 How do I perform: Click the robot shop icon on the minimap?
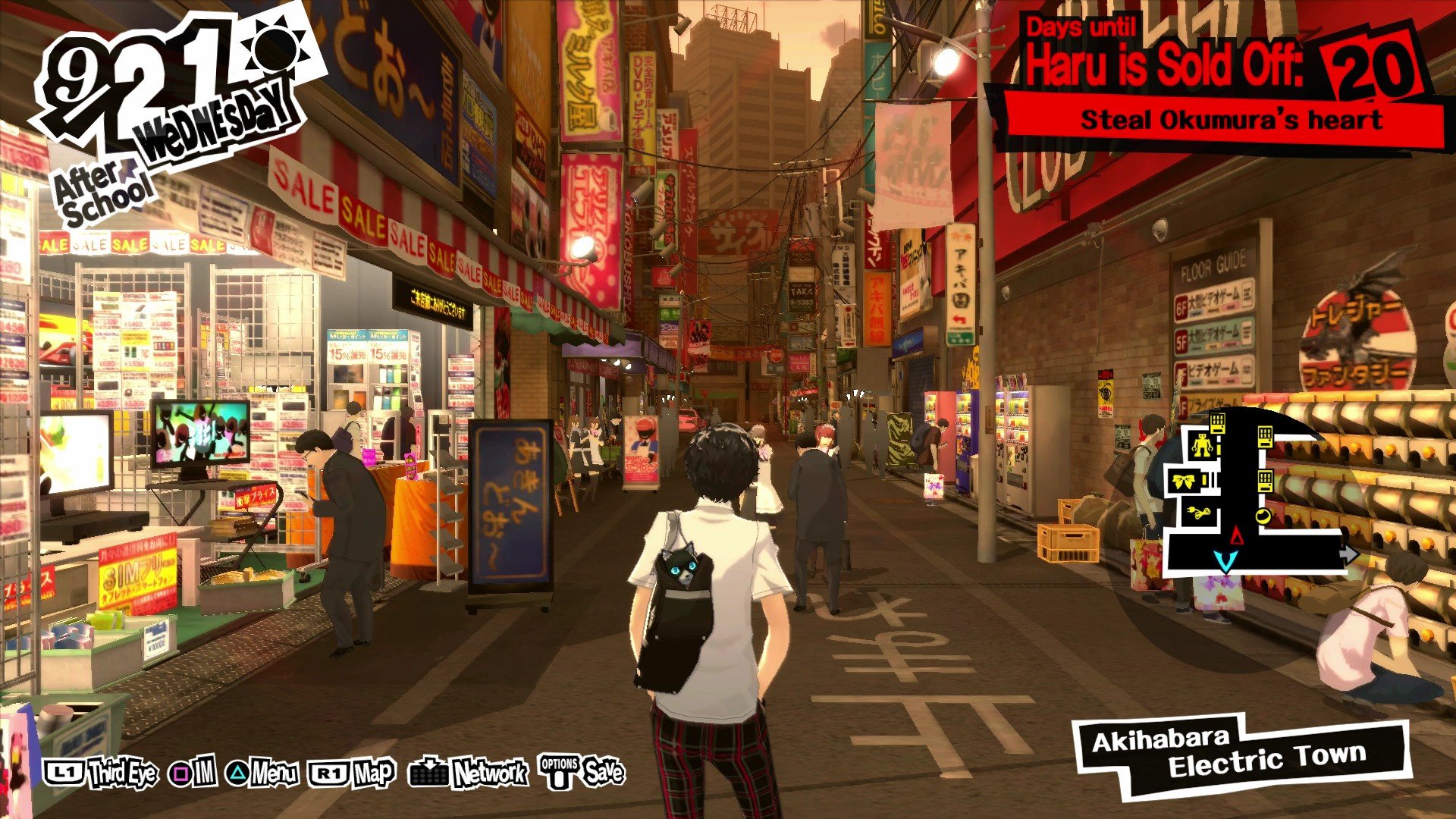click(1203, 445)
